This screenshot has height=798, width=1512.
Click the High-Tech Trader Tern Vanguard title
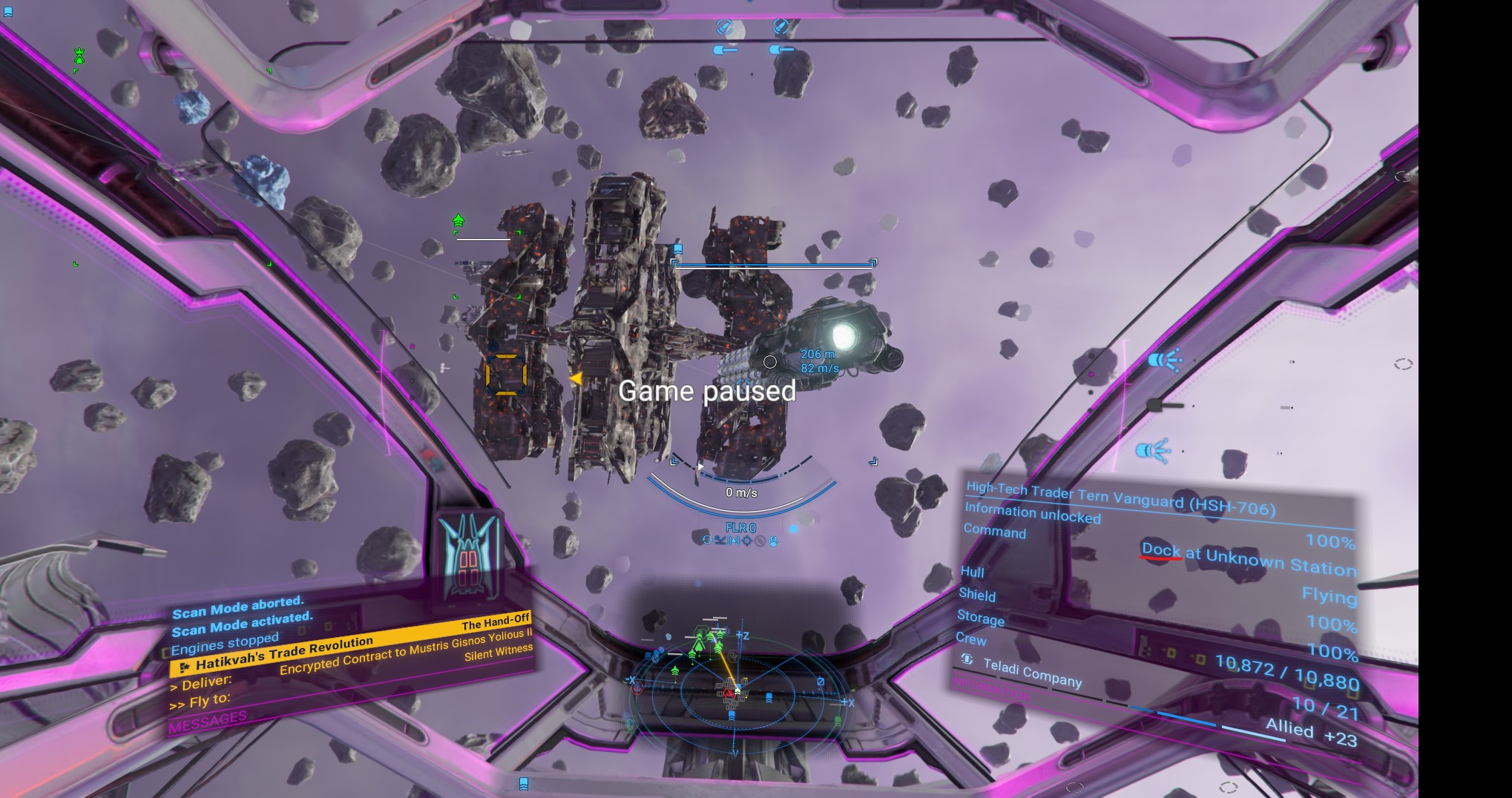tap(1120, 498)
